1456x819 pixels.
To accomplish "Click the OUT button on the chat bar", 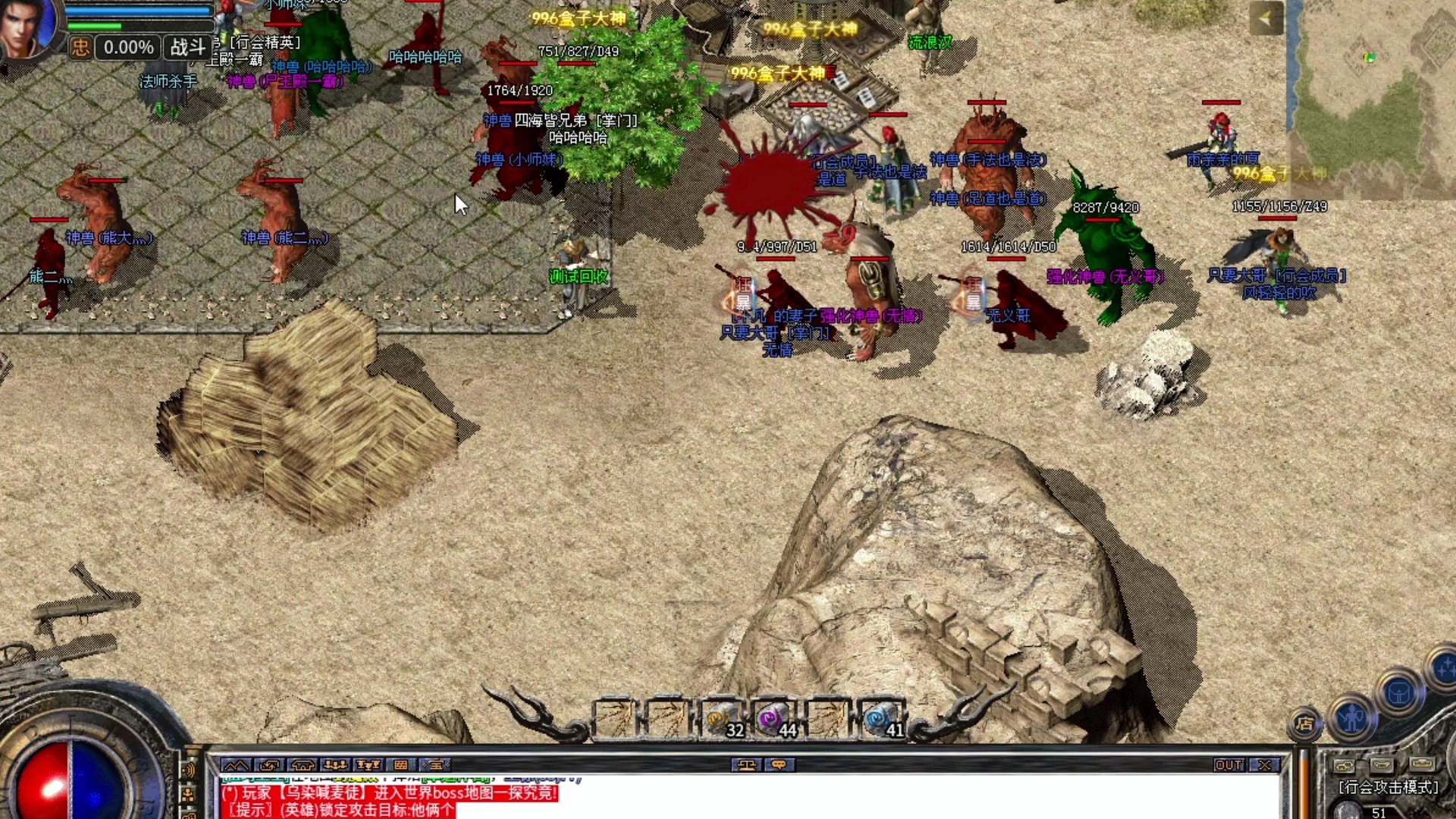I will point(1228,765).
